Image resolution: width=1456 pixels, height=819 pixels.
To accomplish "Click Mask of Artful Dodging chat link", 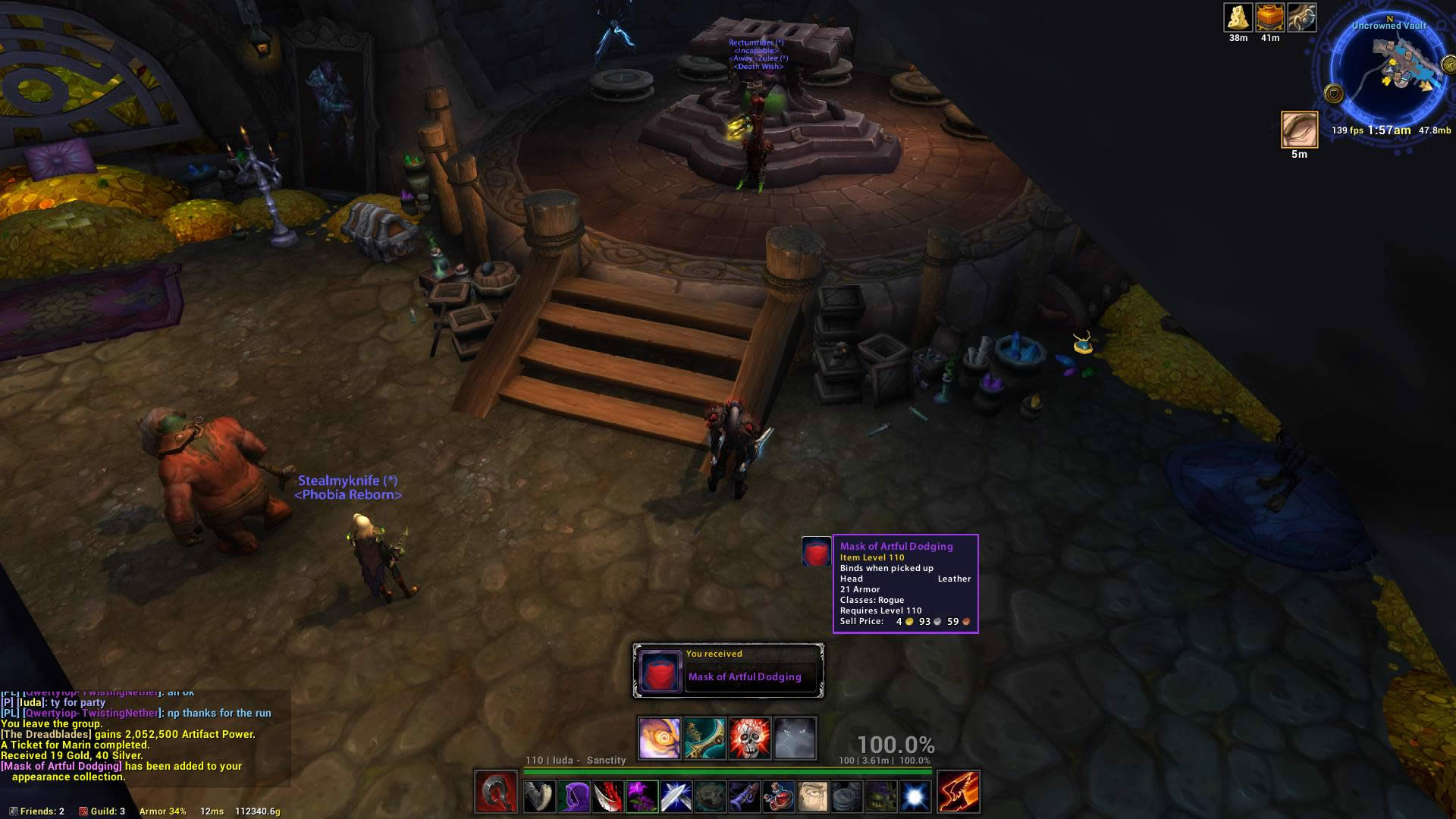I will (62, 766).
